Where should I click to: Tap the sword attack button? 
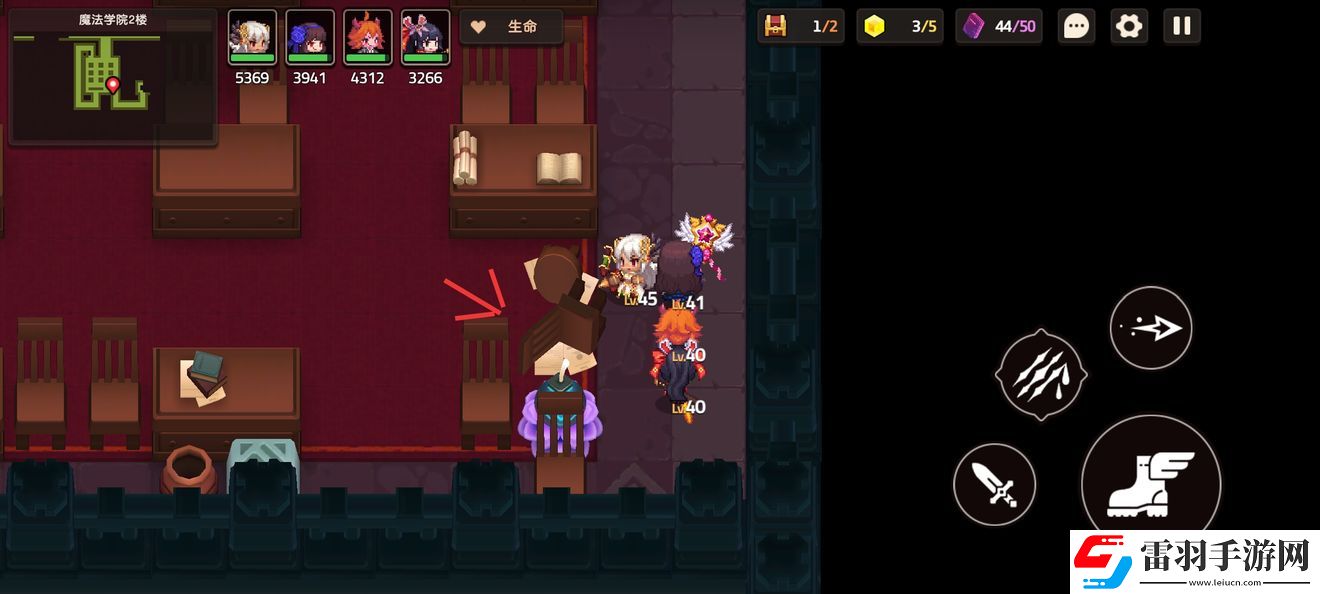(994, 486)
